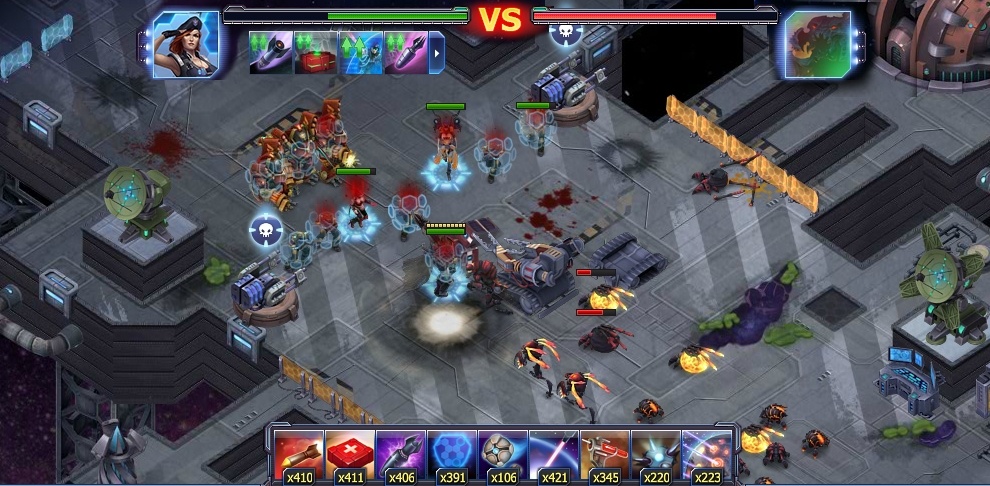This screenshot has width=990, height=486.
Task: Select the red crate boost icon
Action: (x=316, y=52)
